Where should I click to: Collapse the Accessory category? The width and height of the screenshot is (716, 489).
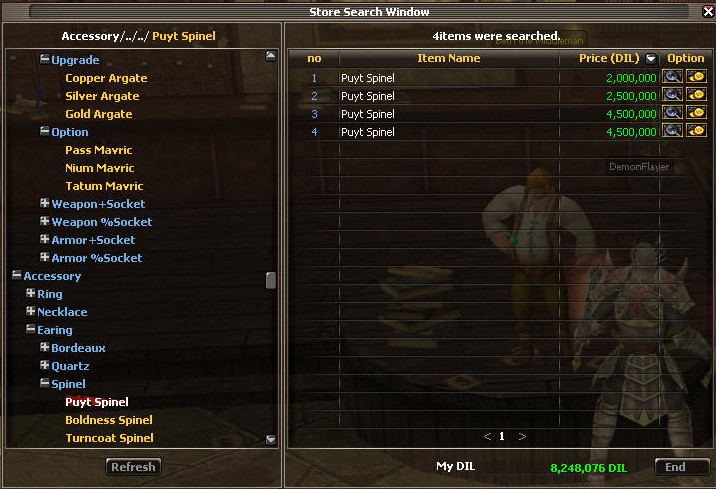(17, 276)
